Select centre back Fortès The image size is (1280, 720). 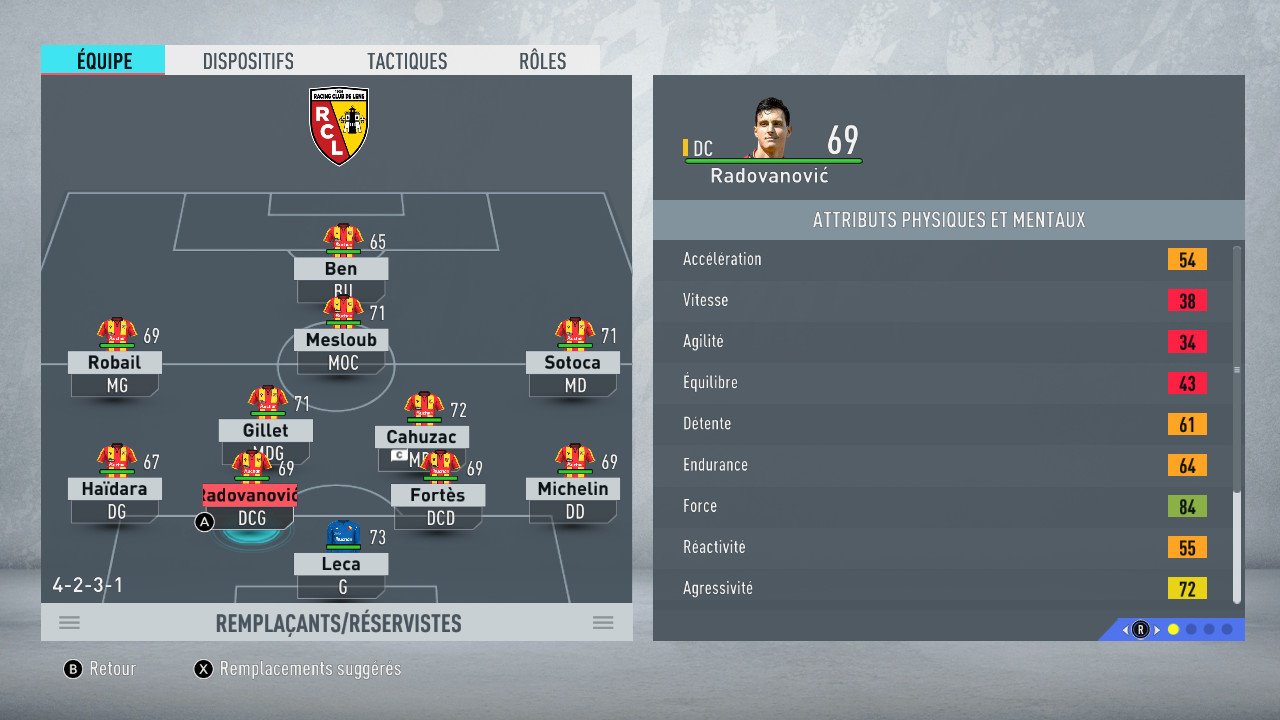438,495
